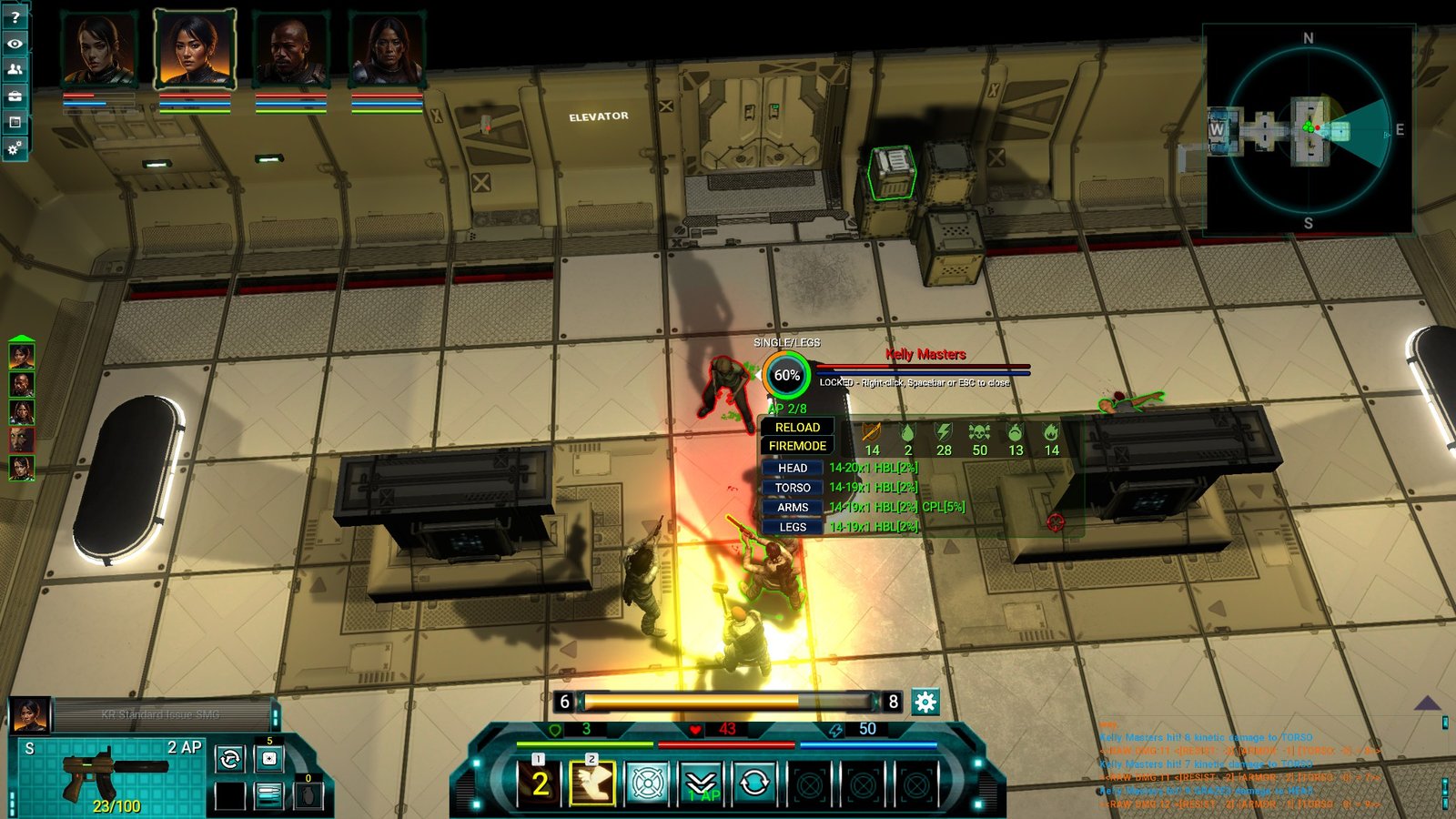Viewport: 1456px width, 819px height.
Task: Choose ARMS as the shot target
Action: click(792, 508)
